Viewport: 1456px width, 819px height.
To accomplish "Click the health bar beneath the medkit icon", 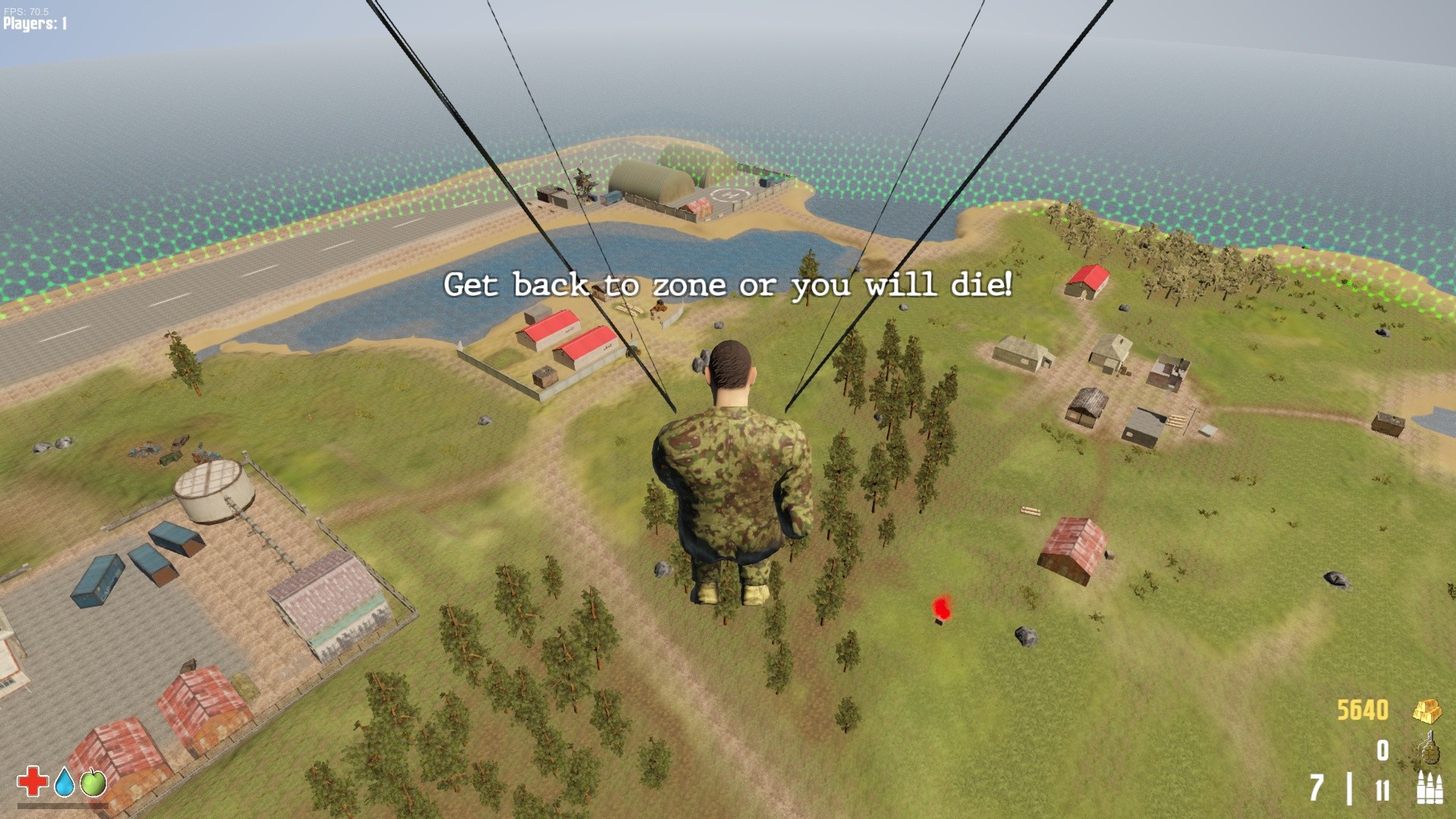I will coord(61,806).
